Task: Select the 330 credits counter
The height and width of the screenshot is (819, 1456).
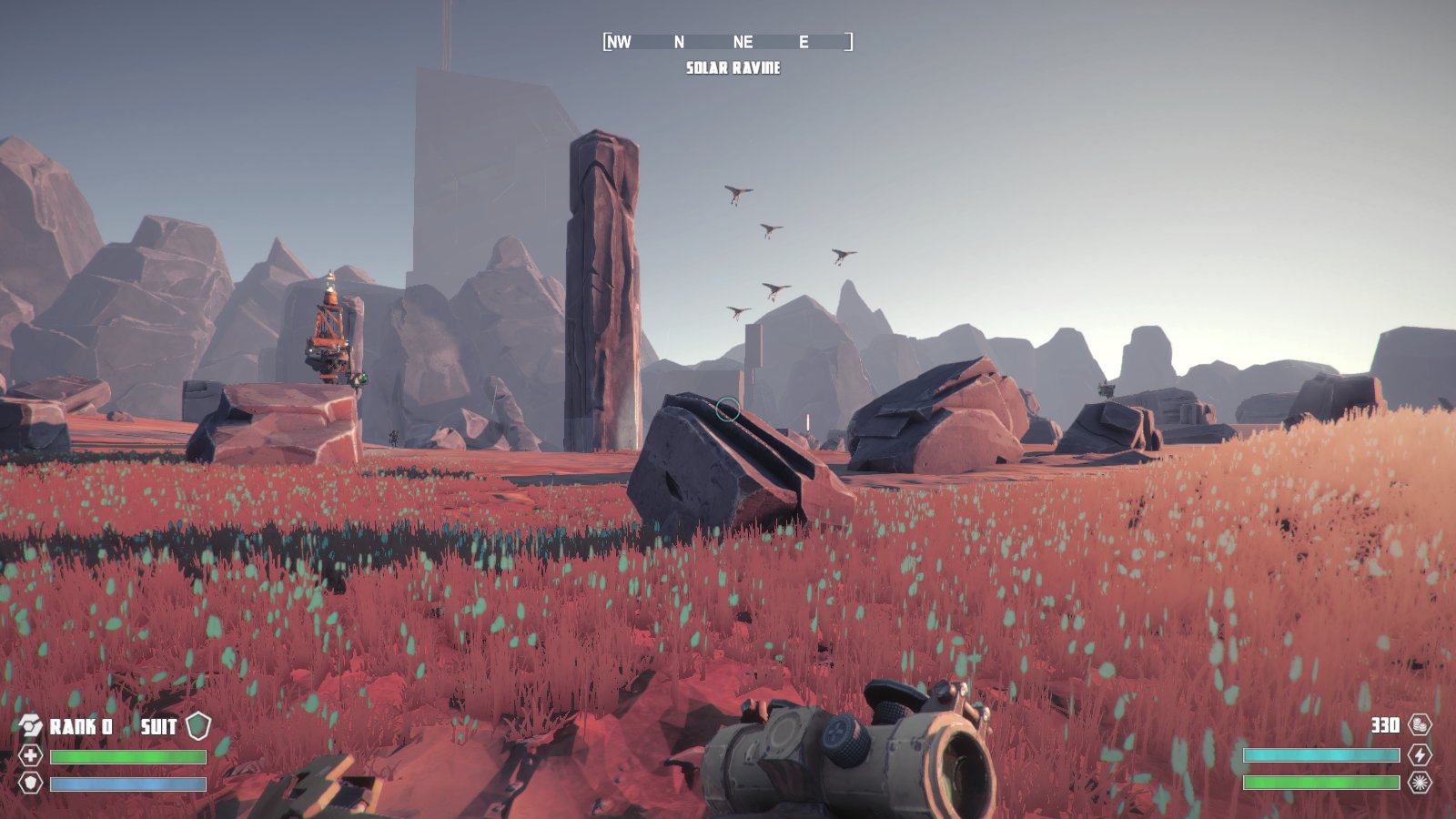Action: pos(1382,726)
